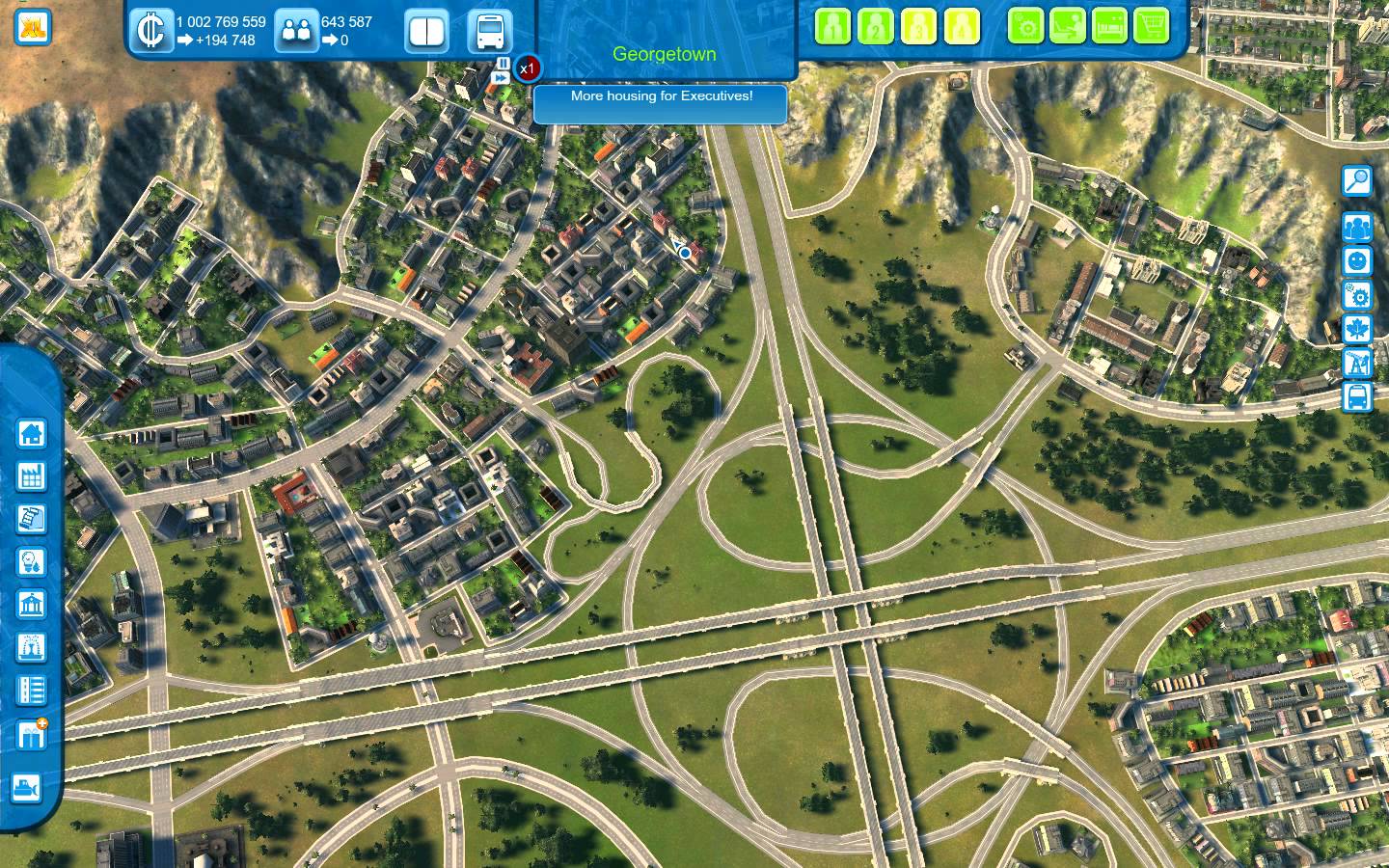Viewport: 1389px width, 868px height.
Task: Fast-forward the game speed
Action: click(x=503, y=77)
